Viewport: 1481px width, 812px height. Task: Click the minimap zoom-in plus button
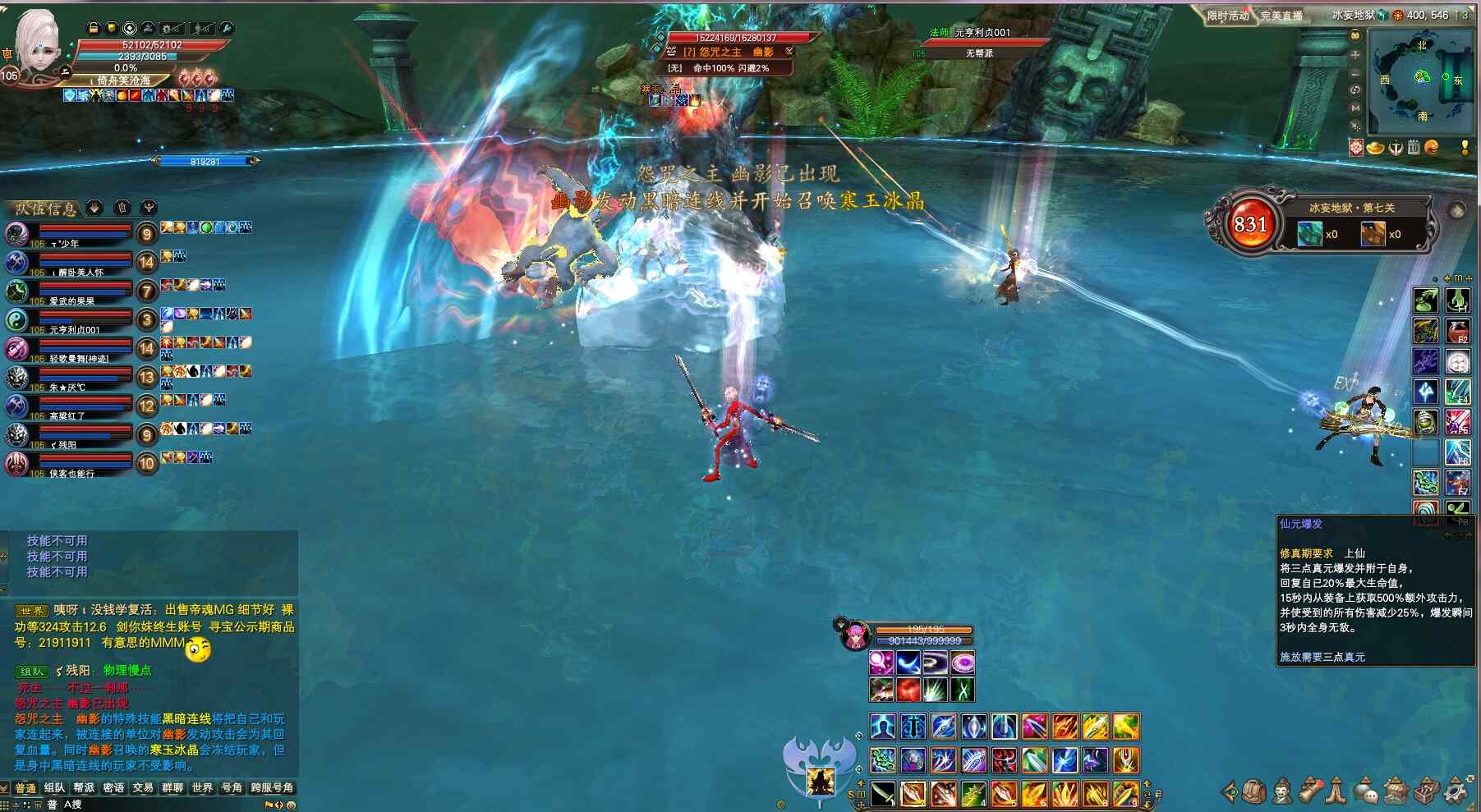(1355, 54)
